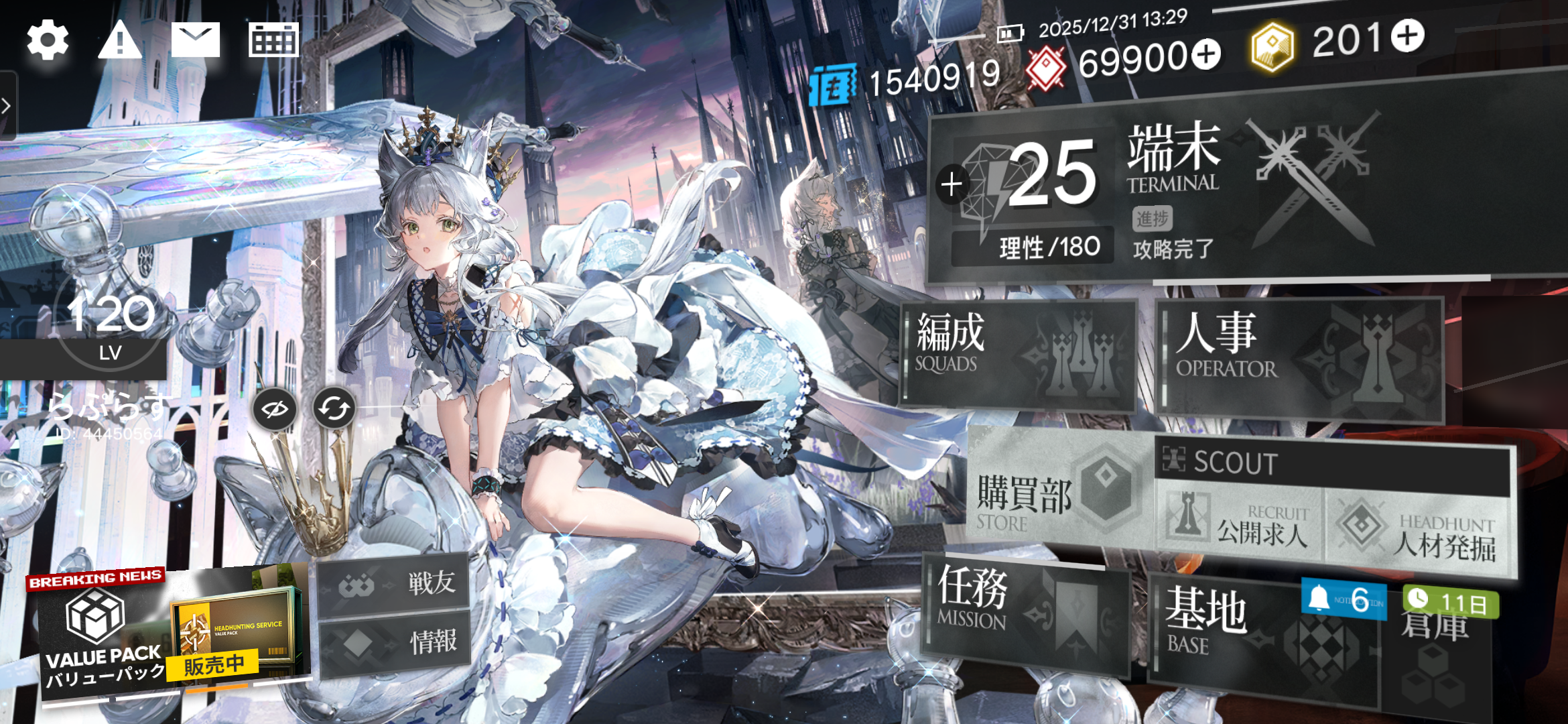
Task: Add Originite Prime via the gold plus
Action: click(x=1407, y=36)
